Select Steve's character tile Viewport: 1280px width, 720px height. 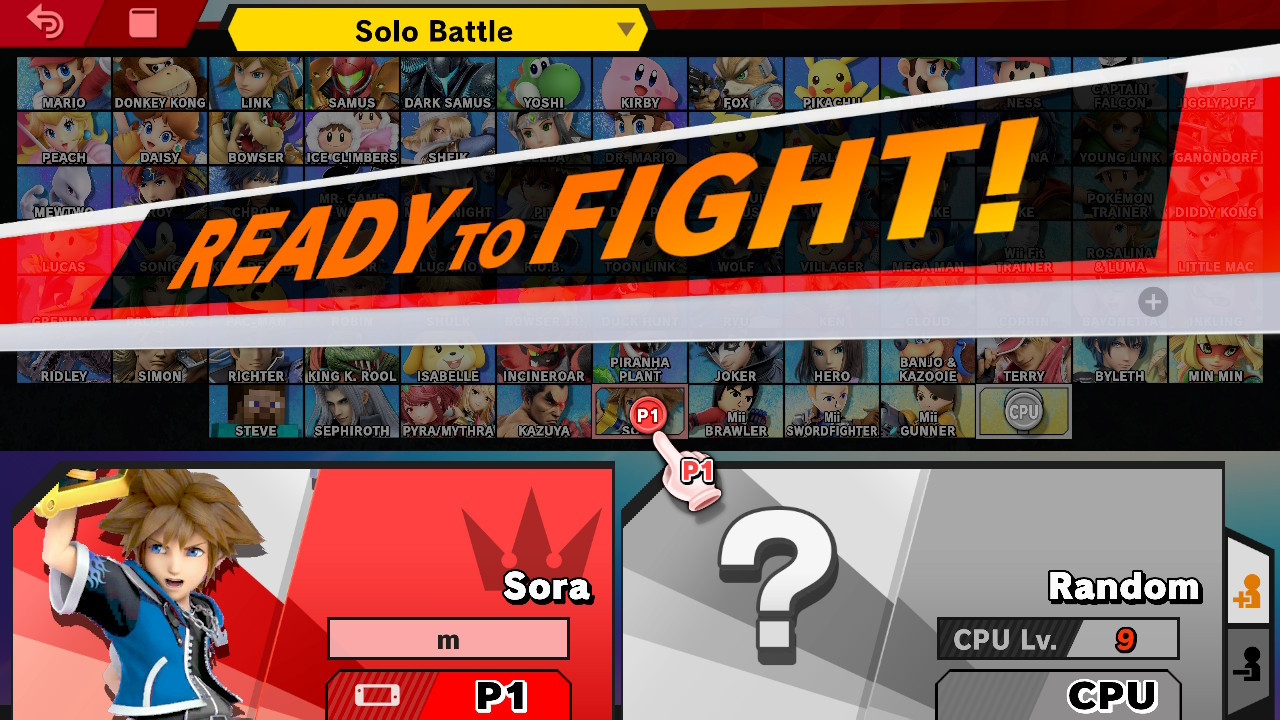pos(255,410)
